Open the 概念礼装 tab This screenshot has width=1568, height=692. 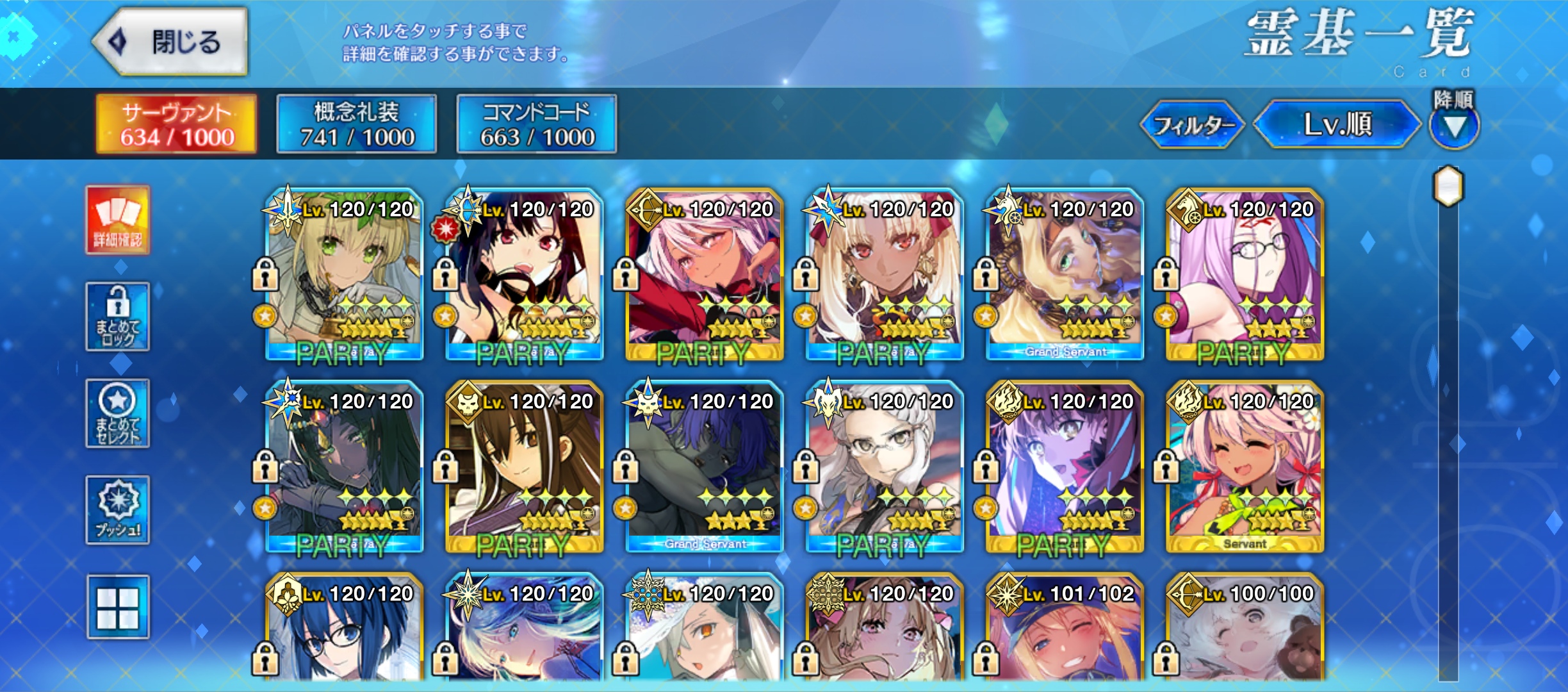[357, 124]
